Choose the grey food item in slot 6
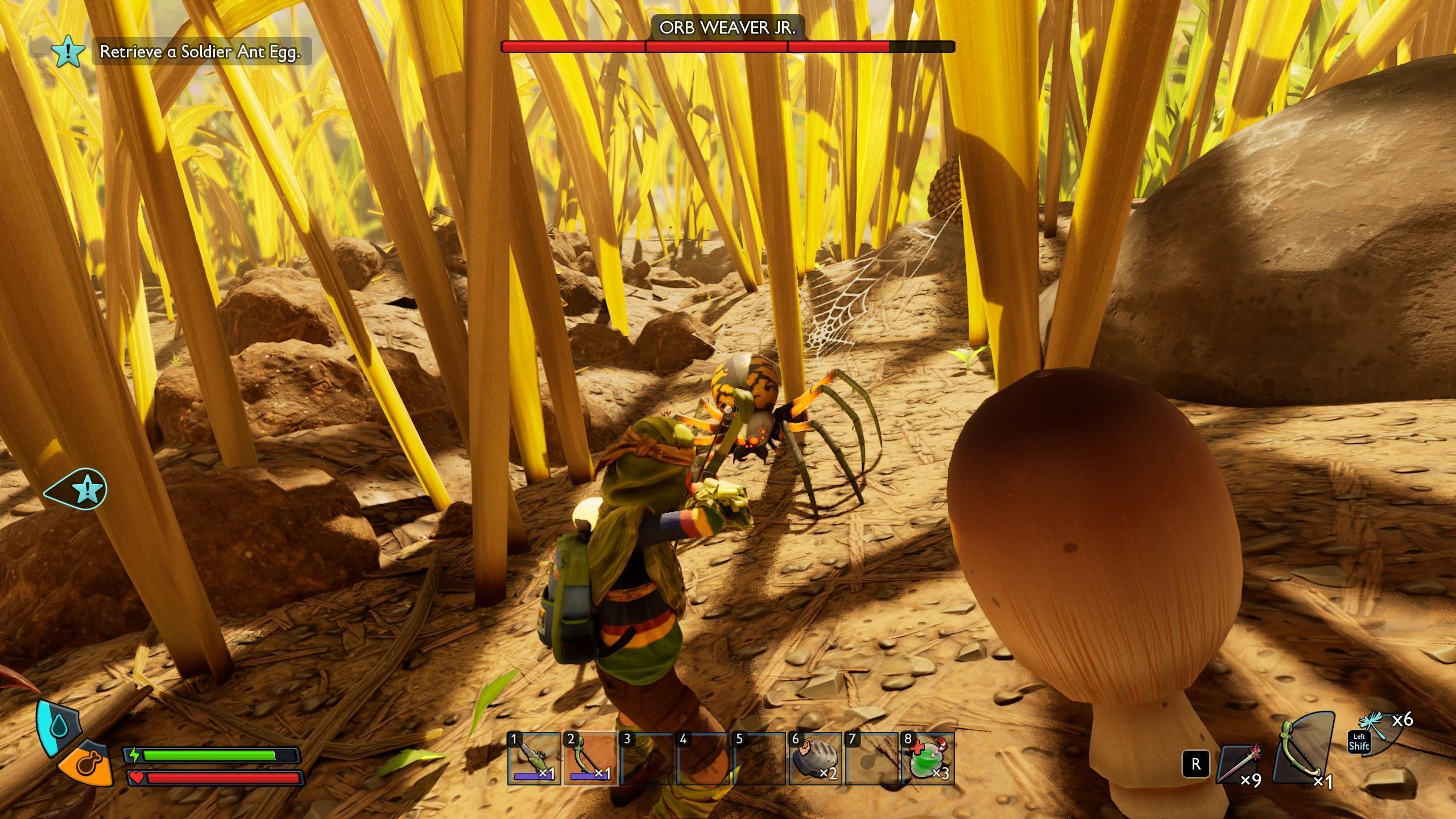Image resolution: width=1456 pixels, height=819 pixels. (814, 760)
